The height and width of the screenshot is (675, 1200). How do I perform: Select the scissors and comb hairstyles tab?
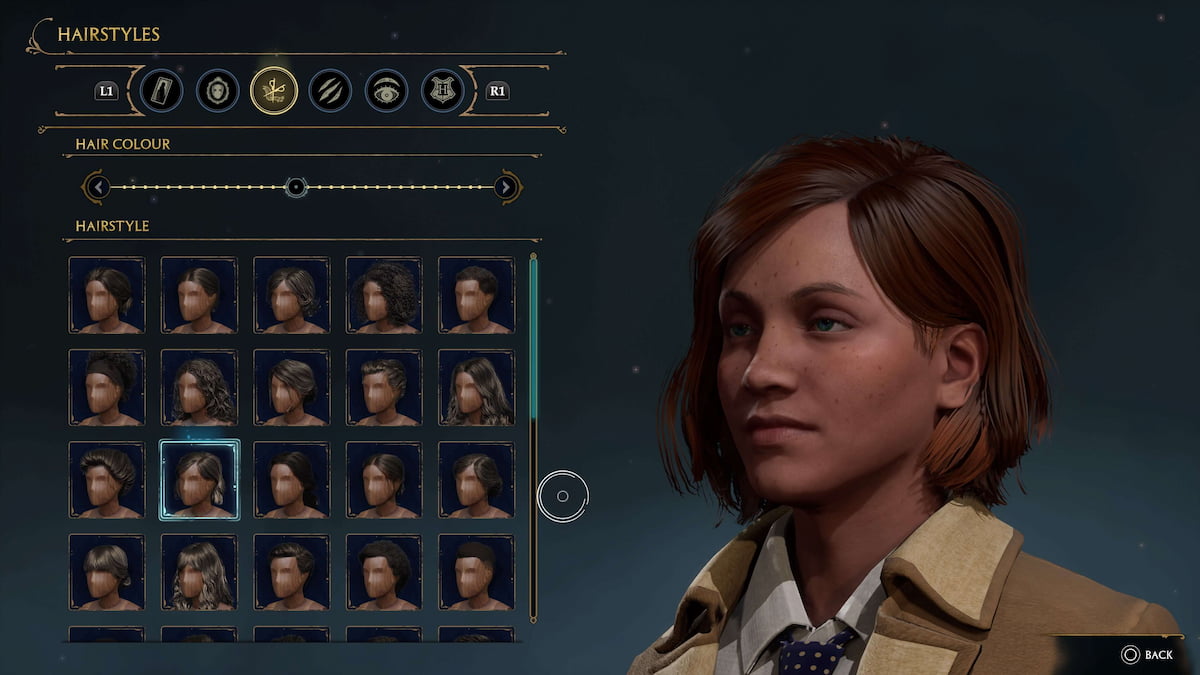[274, 91]
